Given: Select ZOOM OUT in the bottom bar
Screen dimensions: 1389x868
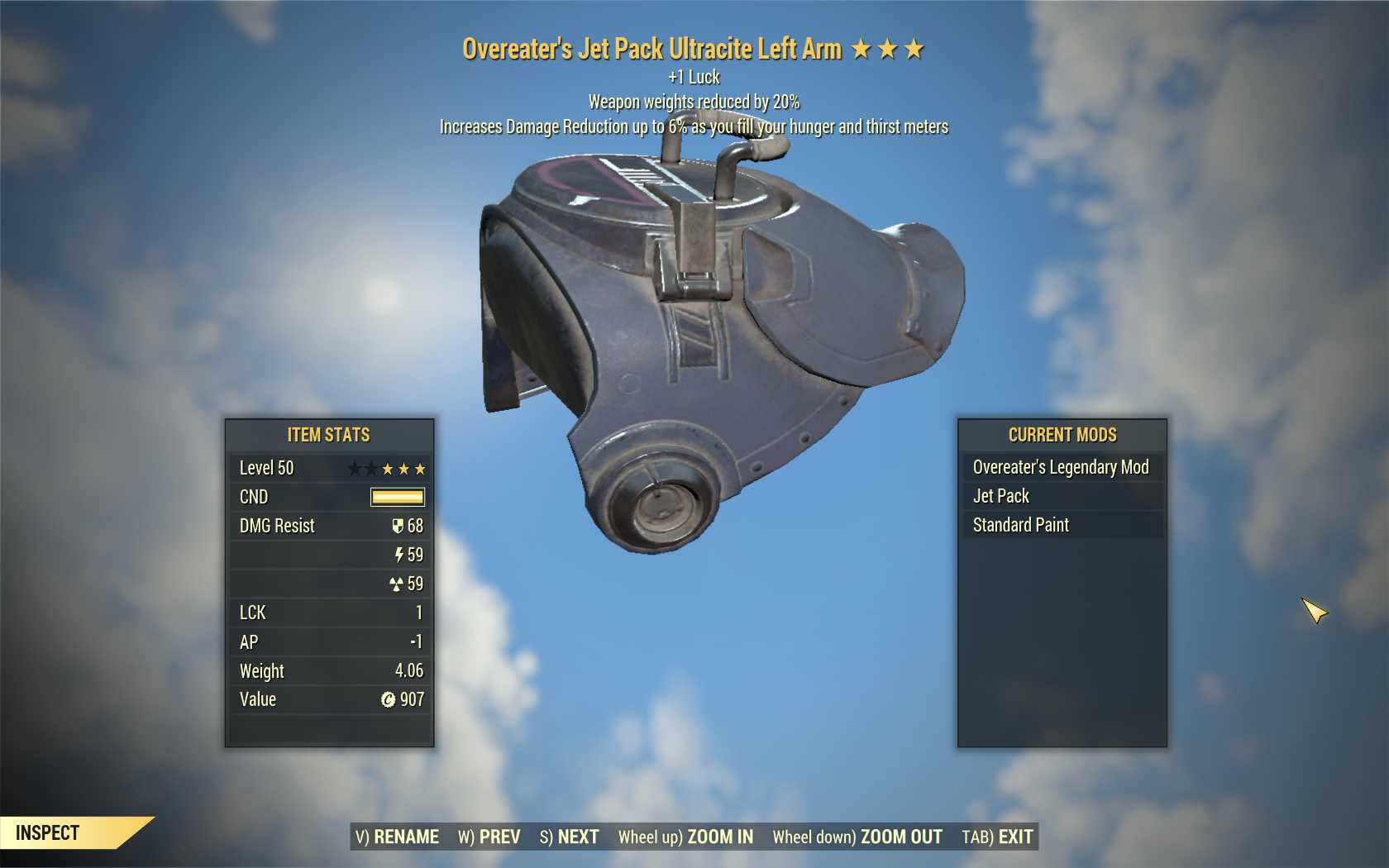Looking at the screenshot, I should 857,837.
